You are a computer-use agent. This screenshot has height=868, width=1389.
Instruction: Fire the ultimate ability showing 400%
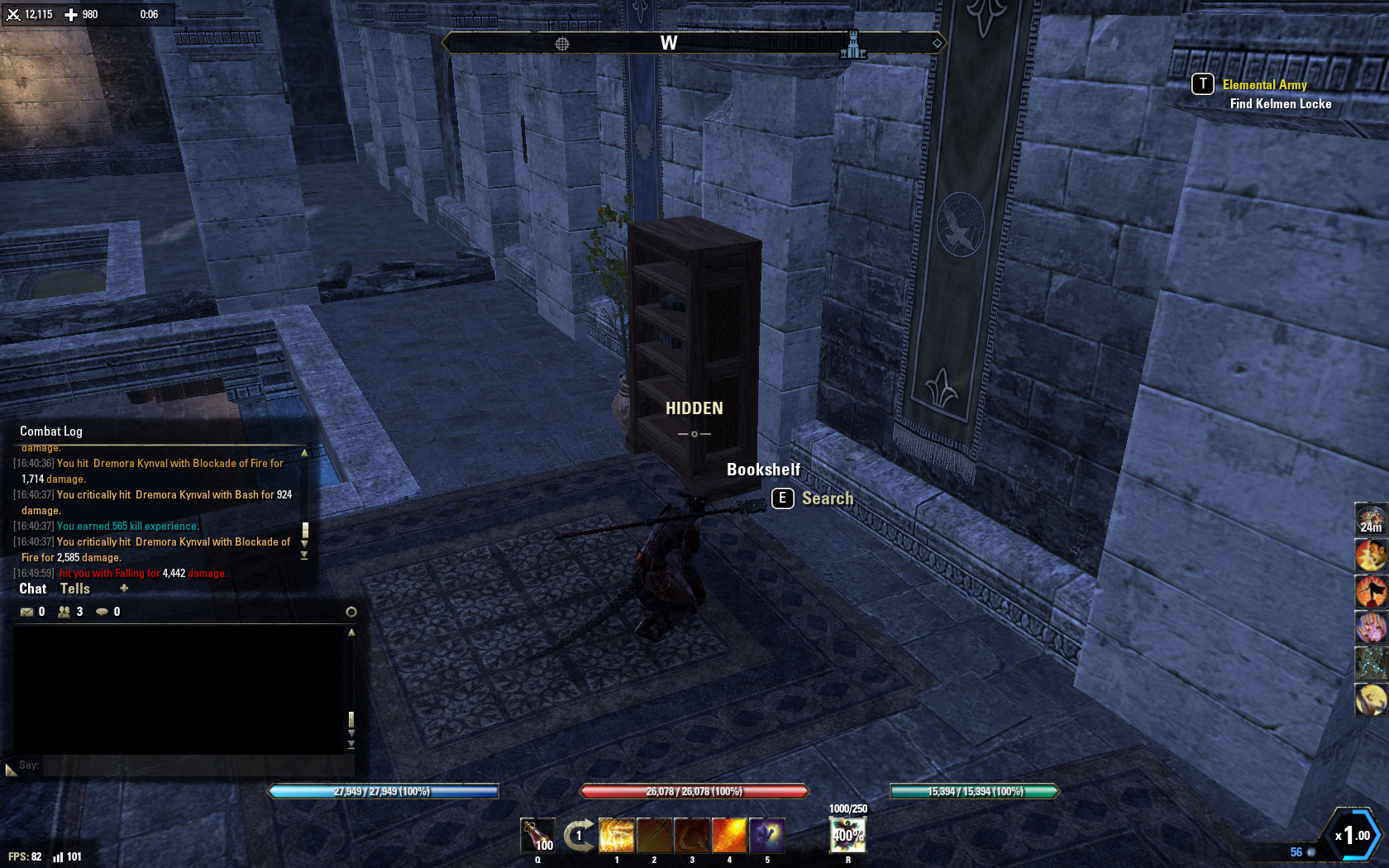click(x=847, y=835)
